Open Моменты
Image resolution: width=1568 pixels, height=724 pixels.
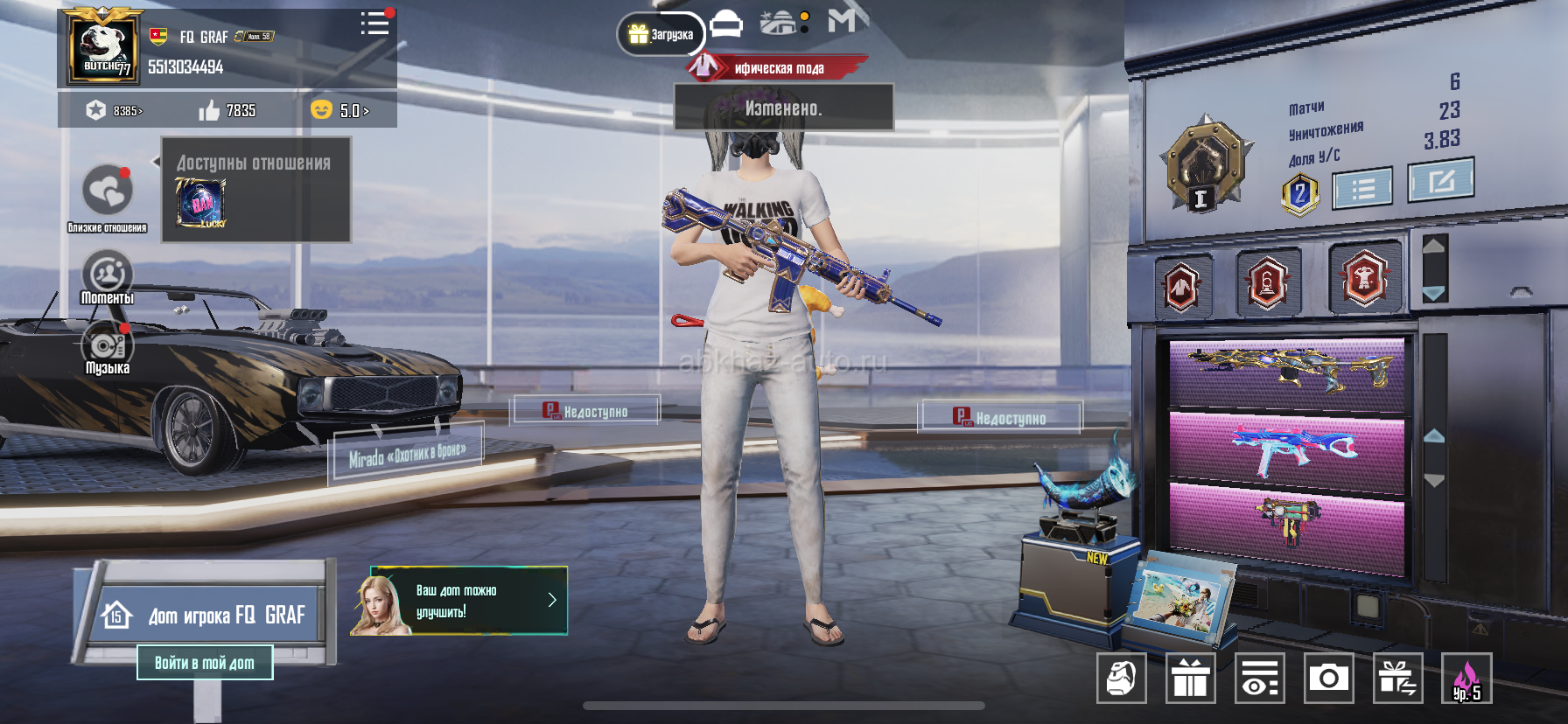pos(108,275)
